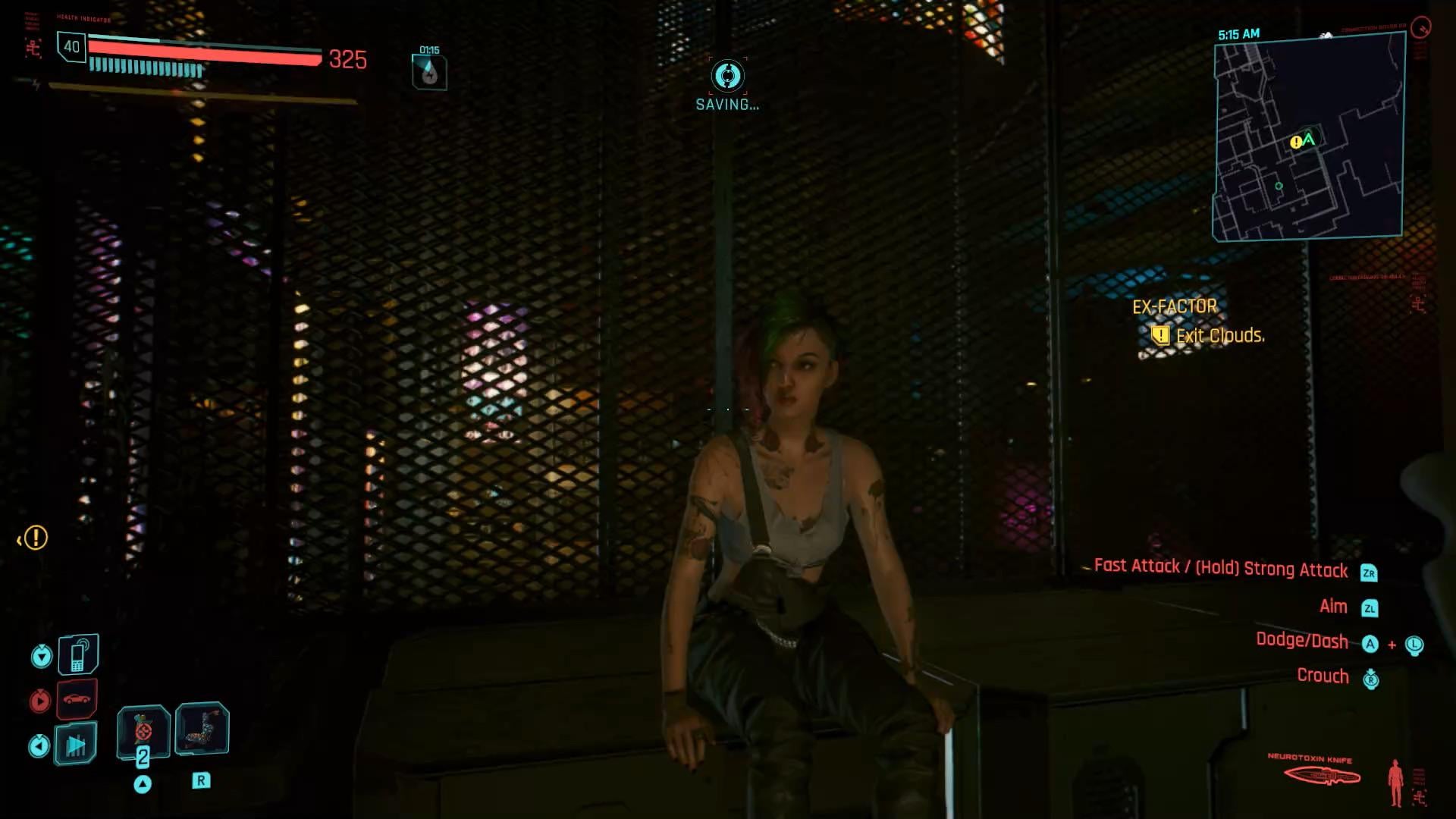
Task: Select the radio skip-track icon
Action: [76, 745]
